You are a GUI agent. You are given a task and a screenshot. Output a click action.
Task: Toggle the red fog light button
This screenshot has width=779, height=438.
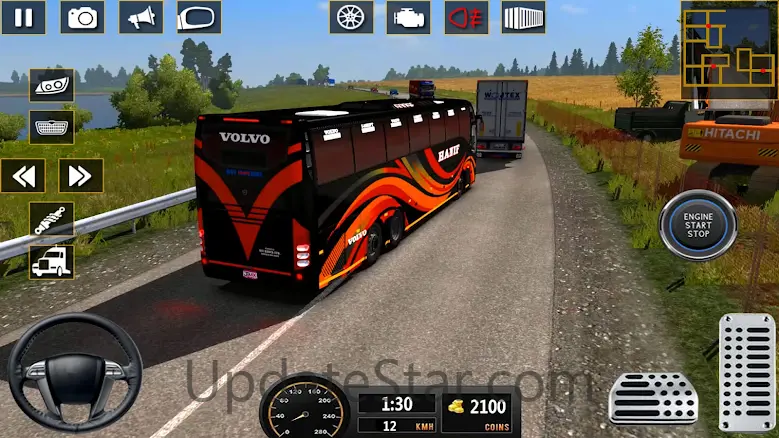(466, 17)
